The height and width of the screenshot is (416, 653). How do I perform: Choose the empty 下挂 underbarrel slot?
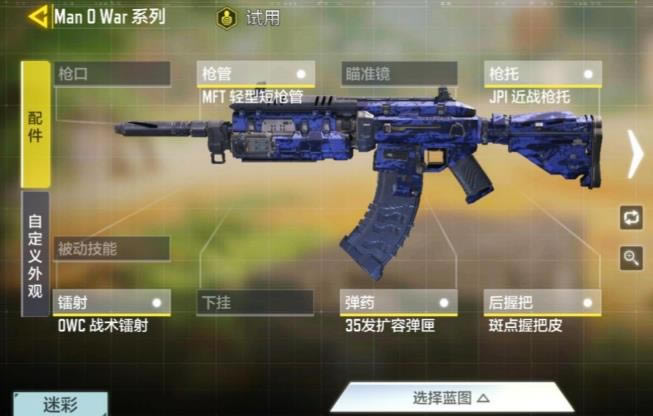click(256, 302)
